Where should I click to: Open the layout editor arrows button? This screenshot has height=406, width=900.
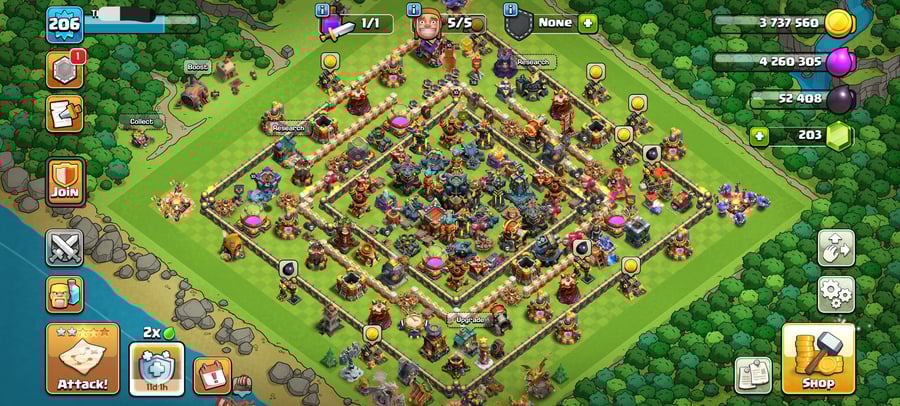[836, 248]
